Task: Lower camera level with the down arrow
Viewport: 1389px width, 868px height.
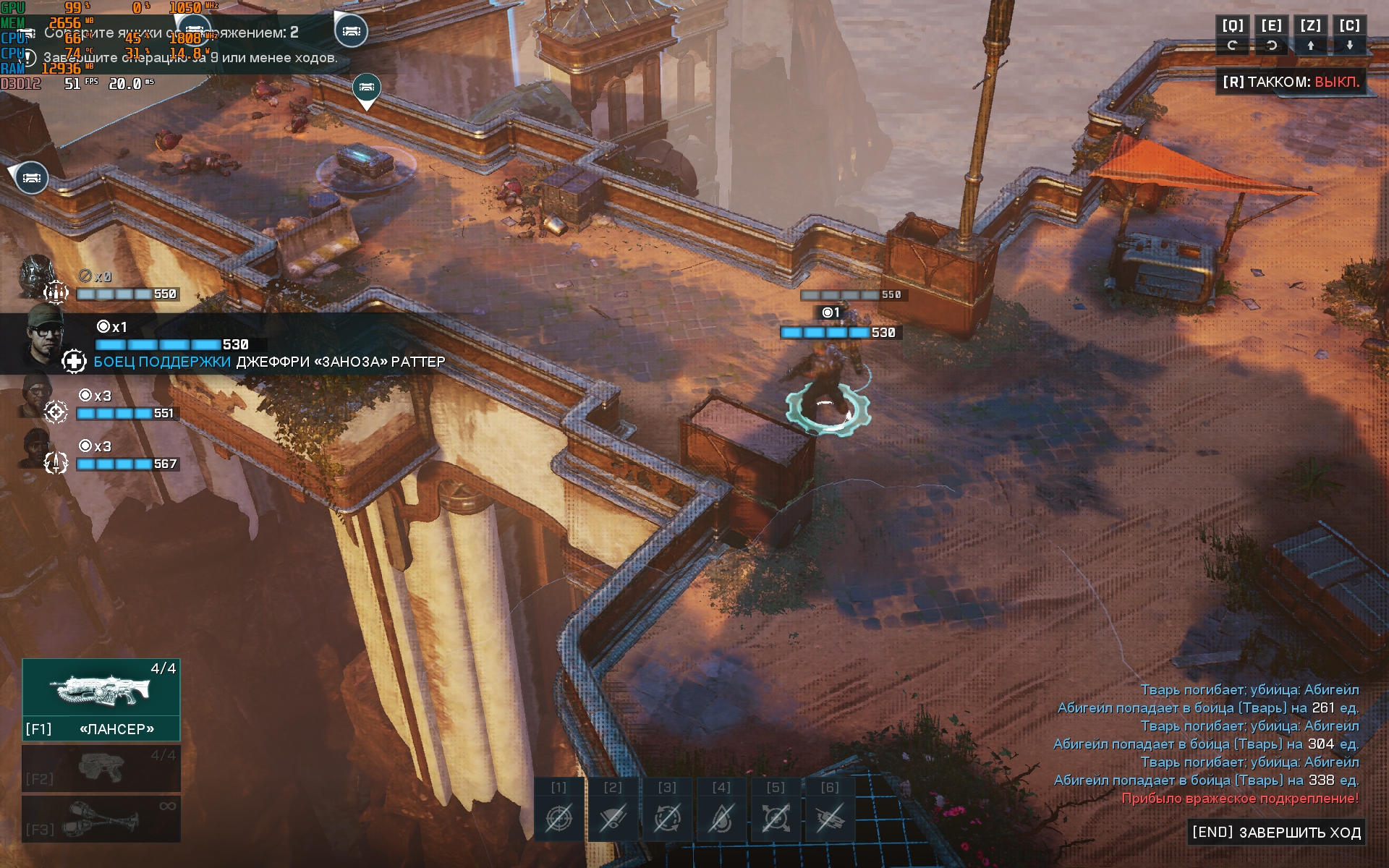Action: pos(1349,46)
